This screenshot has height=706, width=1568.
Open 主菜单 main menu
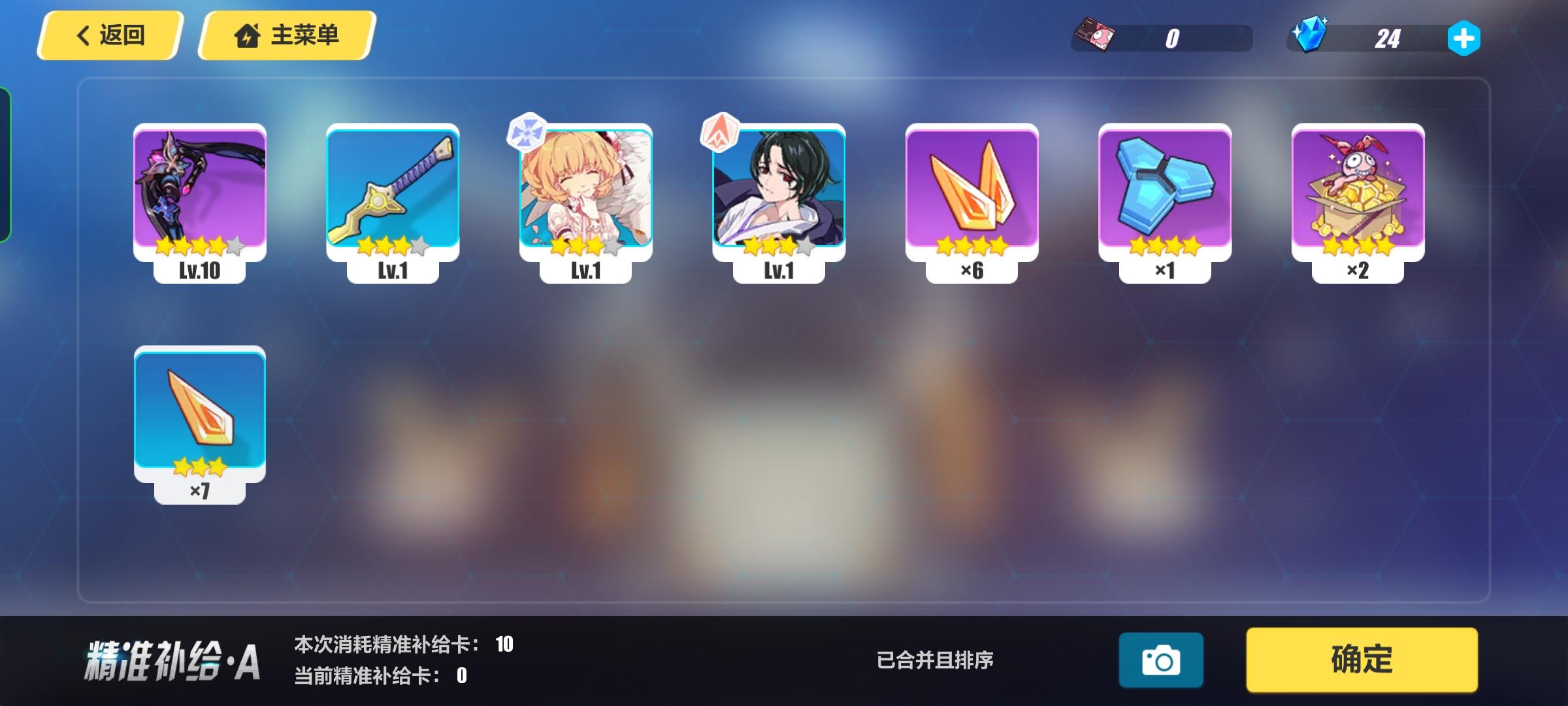(x=287, y=36)
